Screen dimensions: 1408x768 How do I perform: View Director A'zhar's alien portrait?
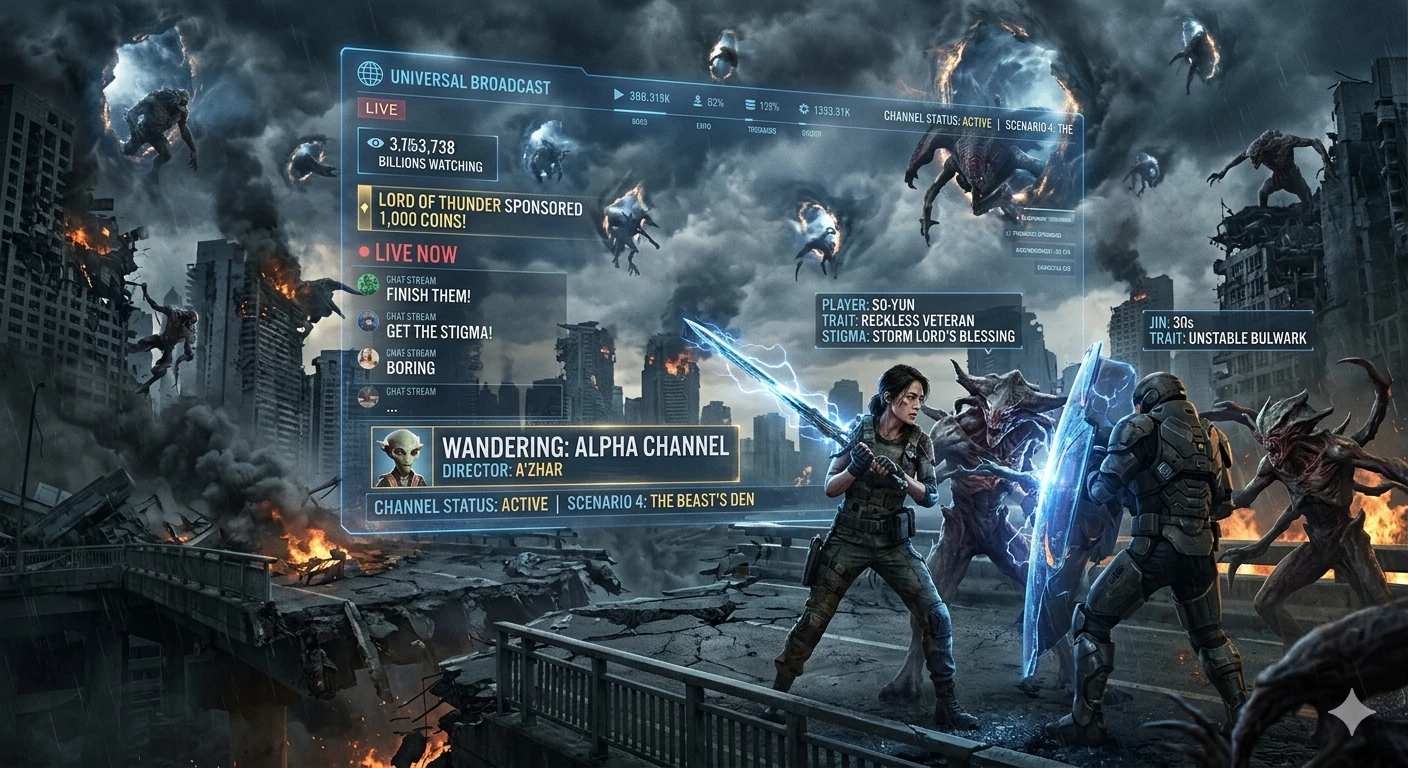pyautogui.click(x=401, y=457)
